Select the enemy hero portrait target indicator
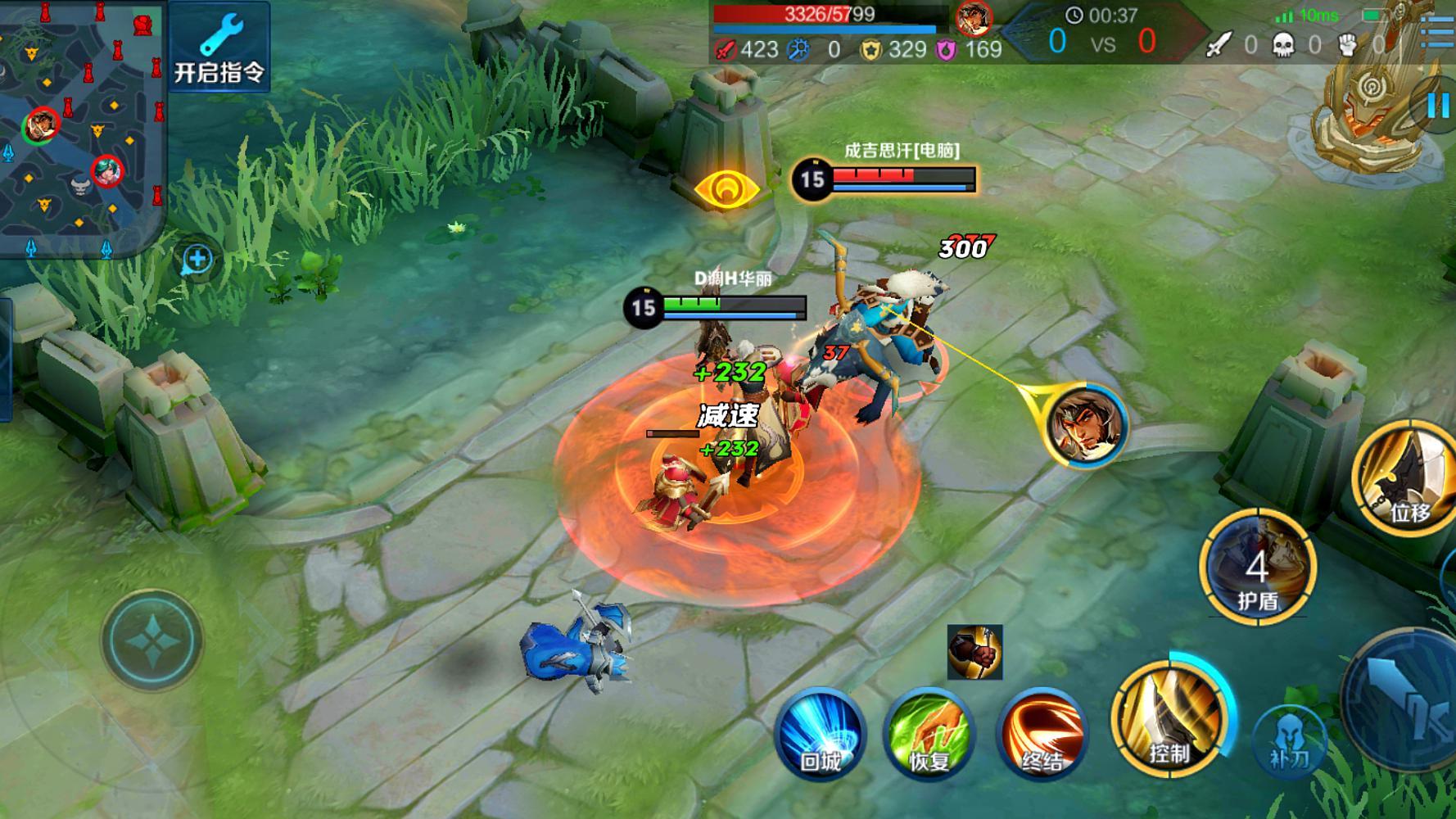1456x819 pixels. click(1086, 425)
